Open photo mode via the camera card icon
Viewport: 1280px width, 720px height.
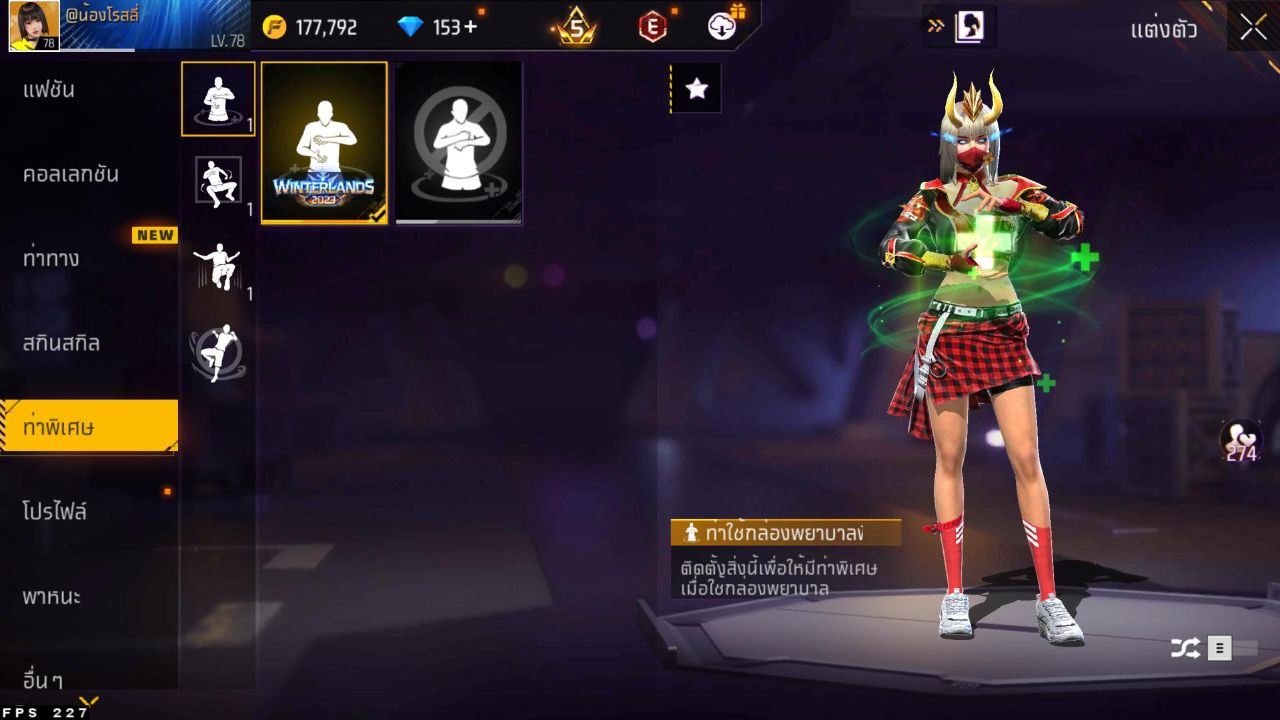coord(966,27)
